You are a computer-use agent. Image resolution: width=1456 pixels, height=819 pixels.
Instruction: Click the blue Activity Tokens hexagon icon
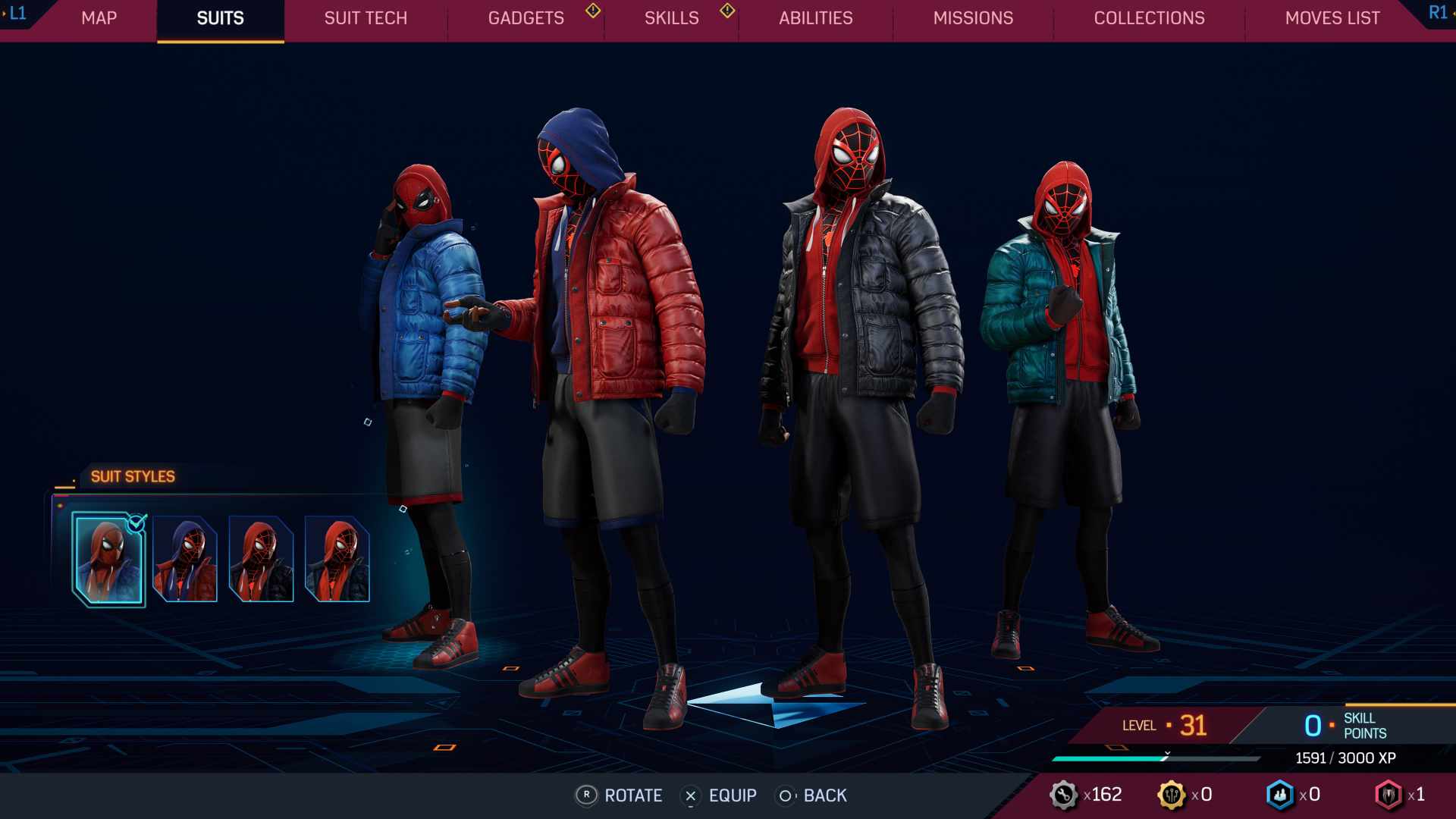click(1281, 795)
